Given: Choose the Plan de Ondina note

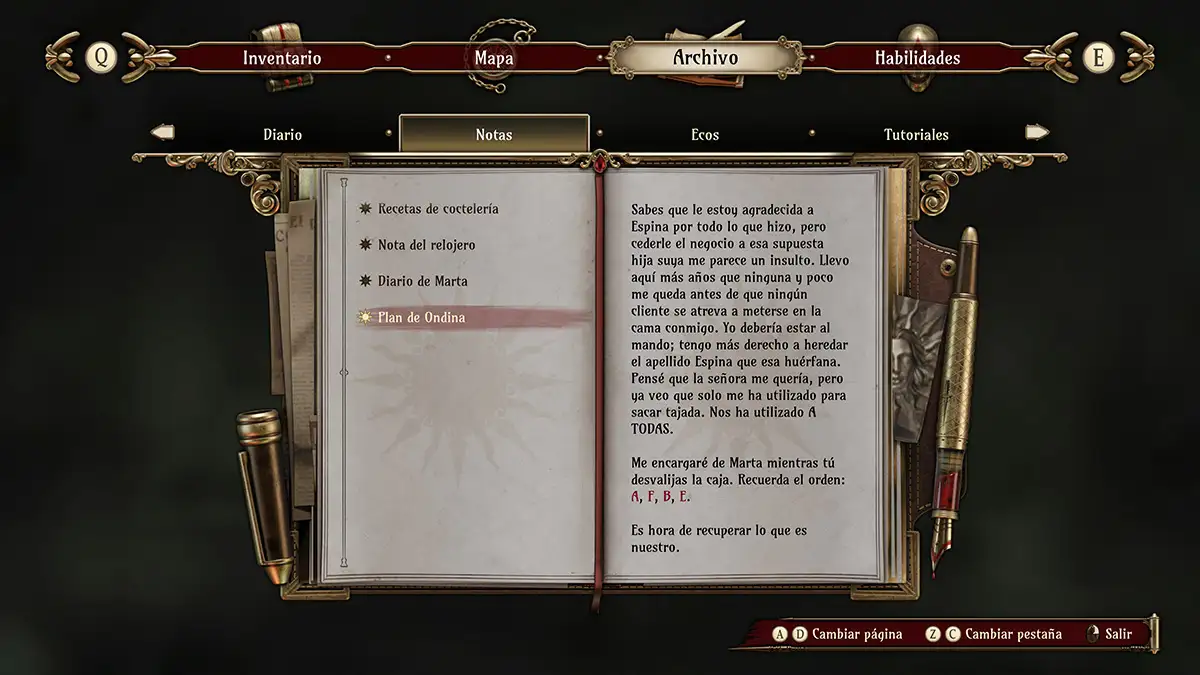Looking at the screenshot, I should coord(421,317).
